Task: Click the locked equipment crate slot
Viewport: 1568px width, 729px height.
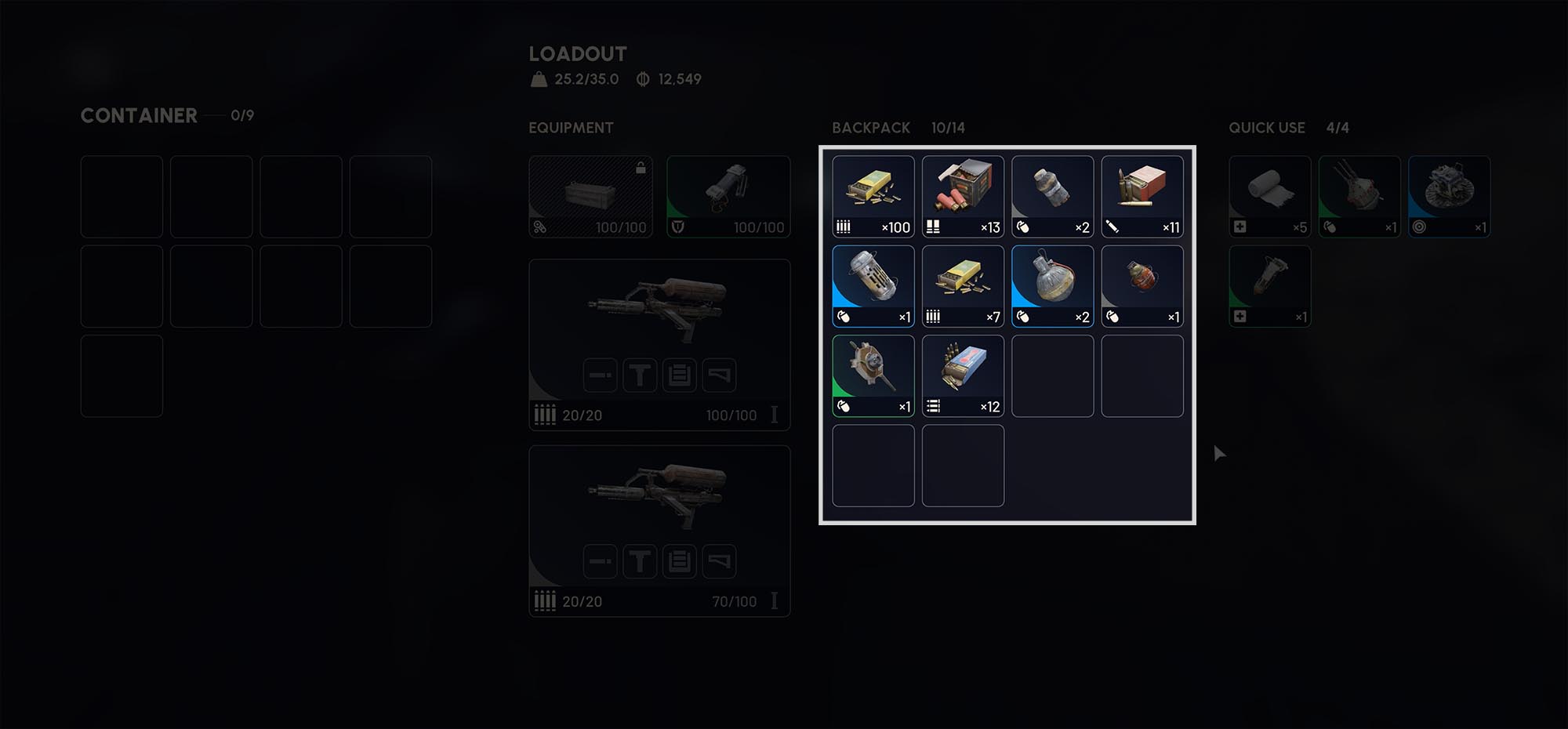Action: click(x=590, y=196)
